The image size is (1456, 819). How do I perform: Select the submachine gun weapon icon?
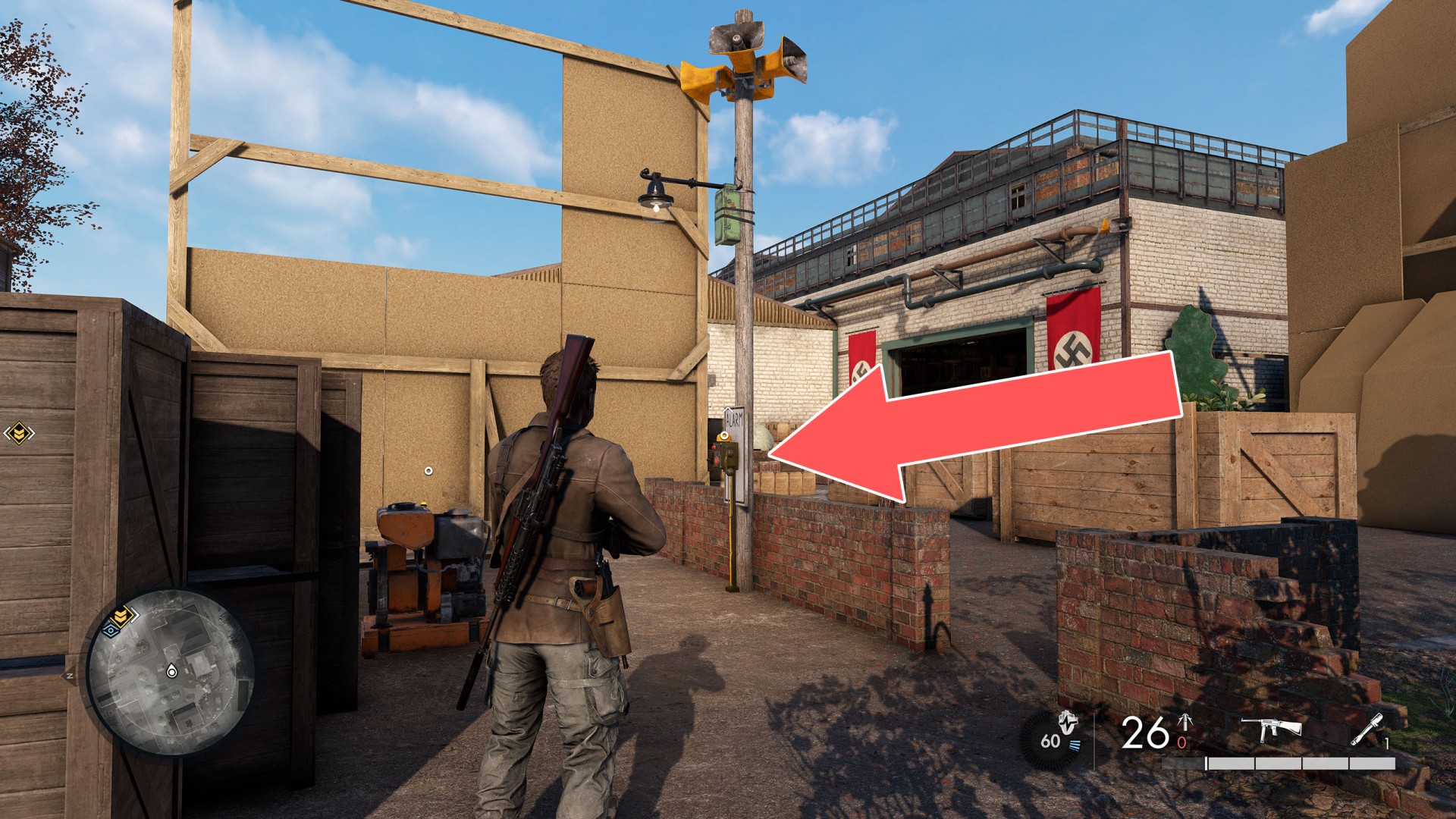click(x=1271, y=729)
